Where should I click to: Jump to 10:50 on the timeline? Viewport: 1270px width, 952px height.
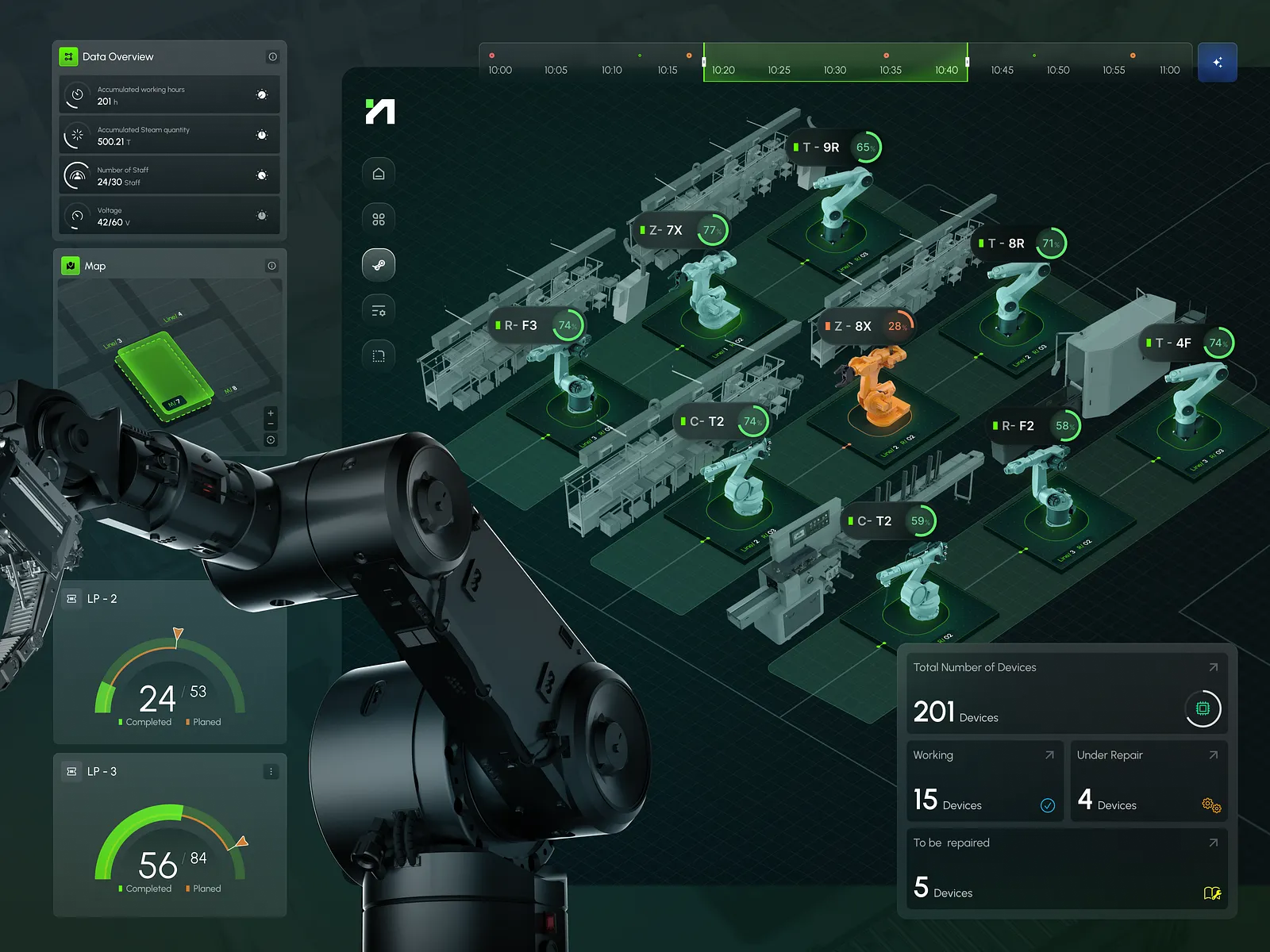pos(1058,70)
